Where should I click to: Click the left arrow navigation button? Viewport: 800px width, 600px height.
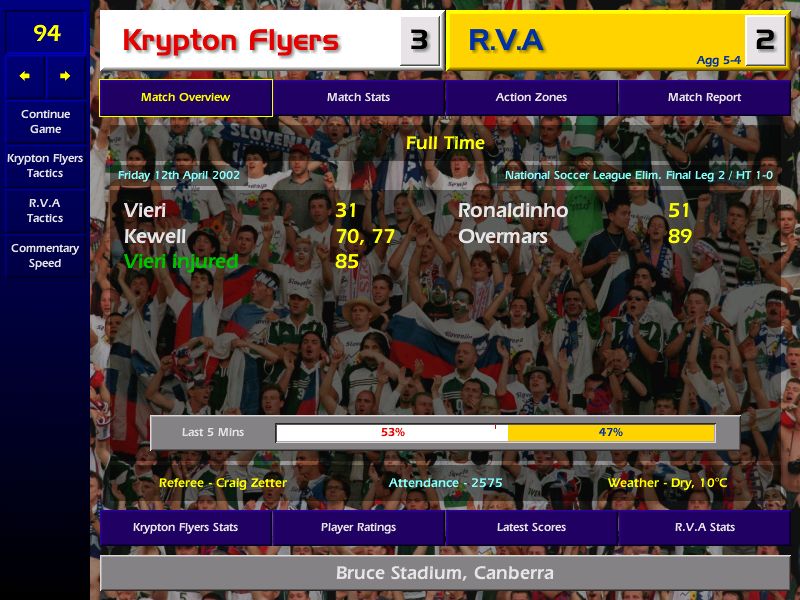pyautogui.click(x=25, y=76)
